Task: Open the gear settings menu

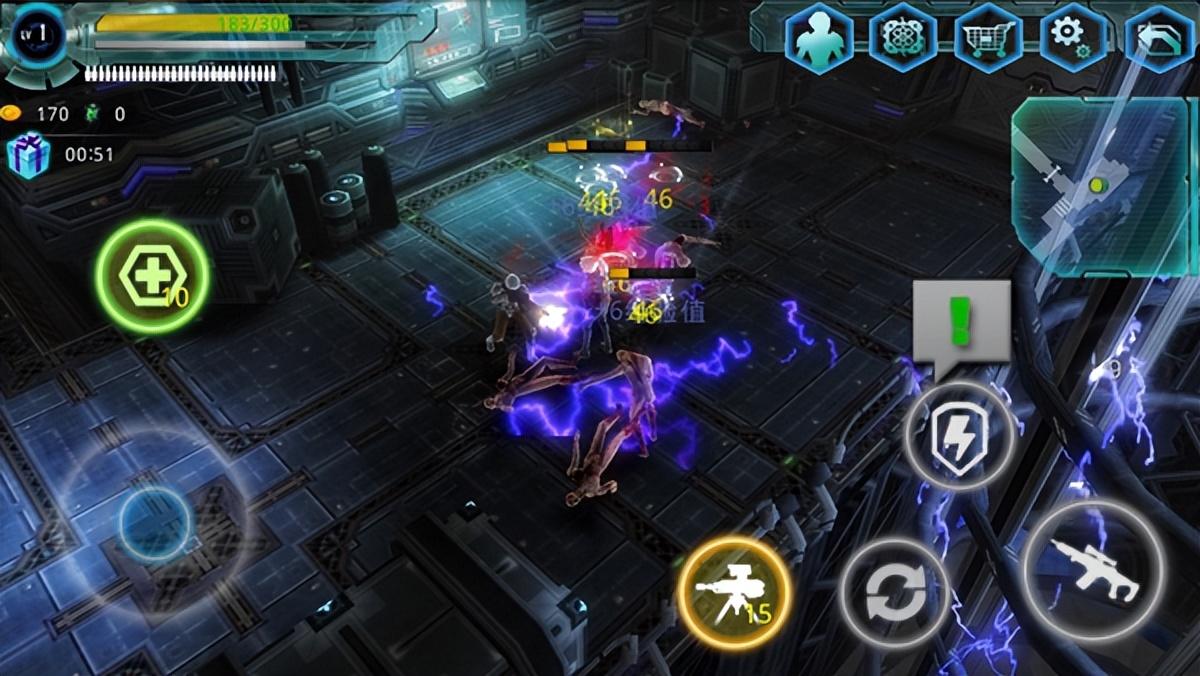Action: pos(1073,40)
